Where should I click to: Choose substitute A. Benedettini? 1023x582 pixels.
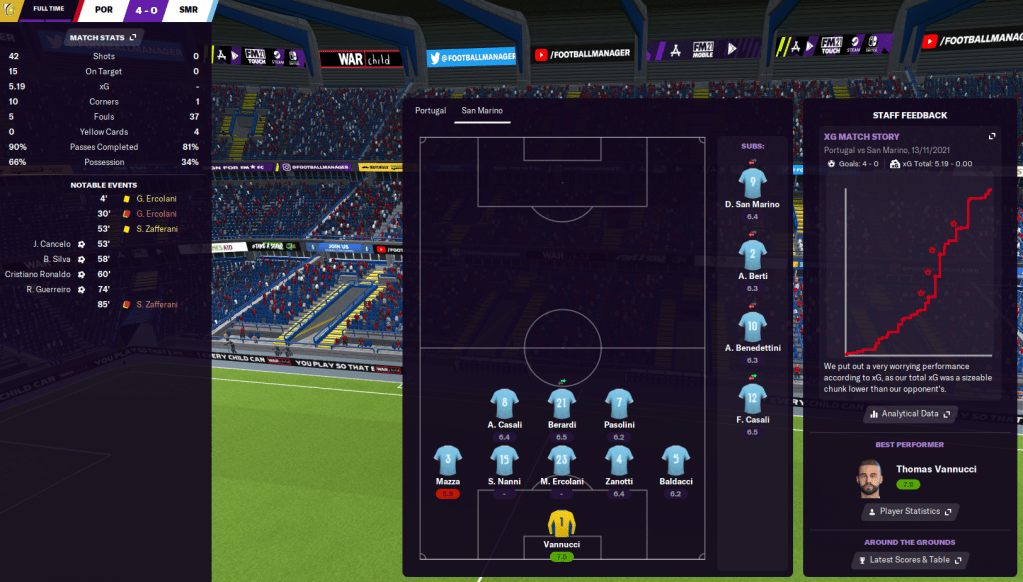tap(752, 326)
